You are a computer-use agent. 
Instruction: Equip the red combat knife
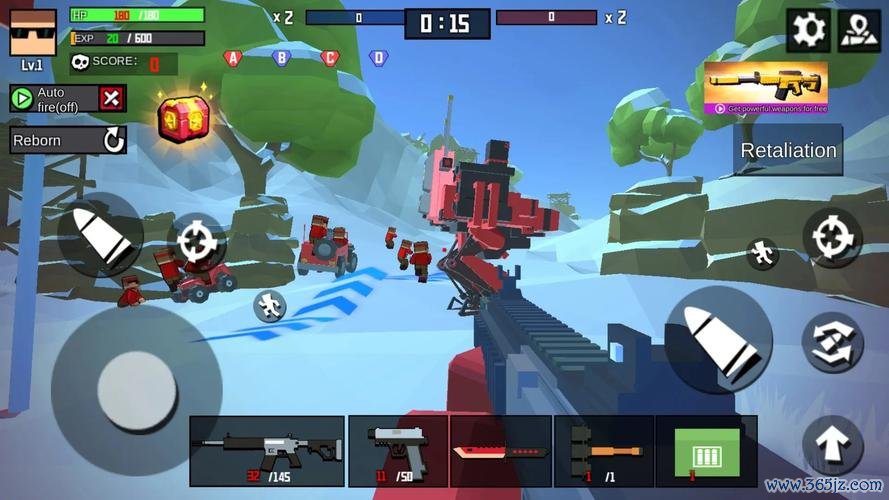pos(499,450)
